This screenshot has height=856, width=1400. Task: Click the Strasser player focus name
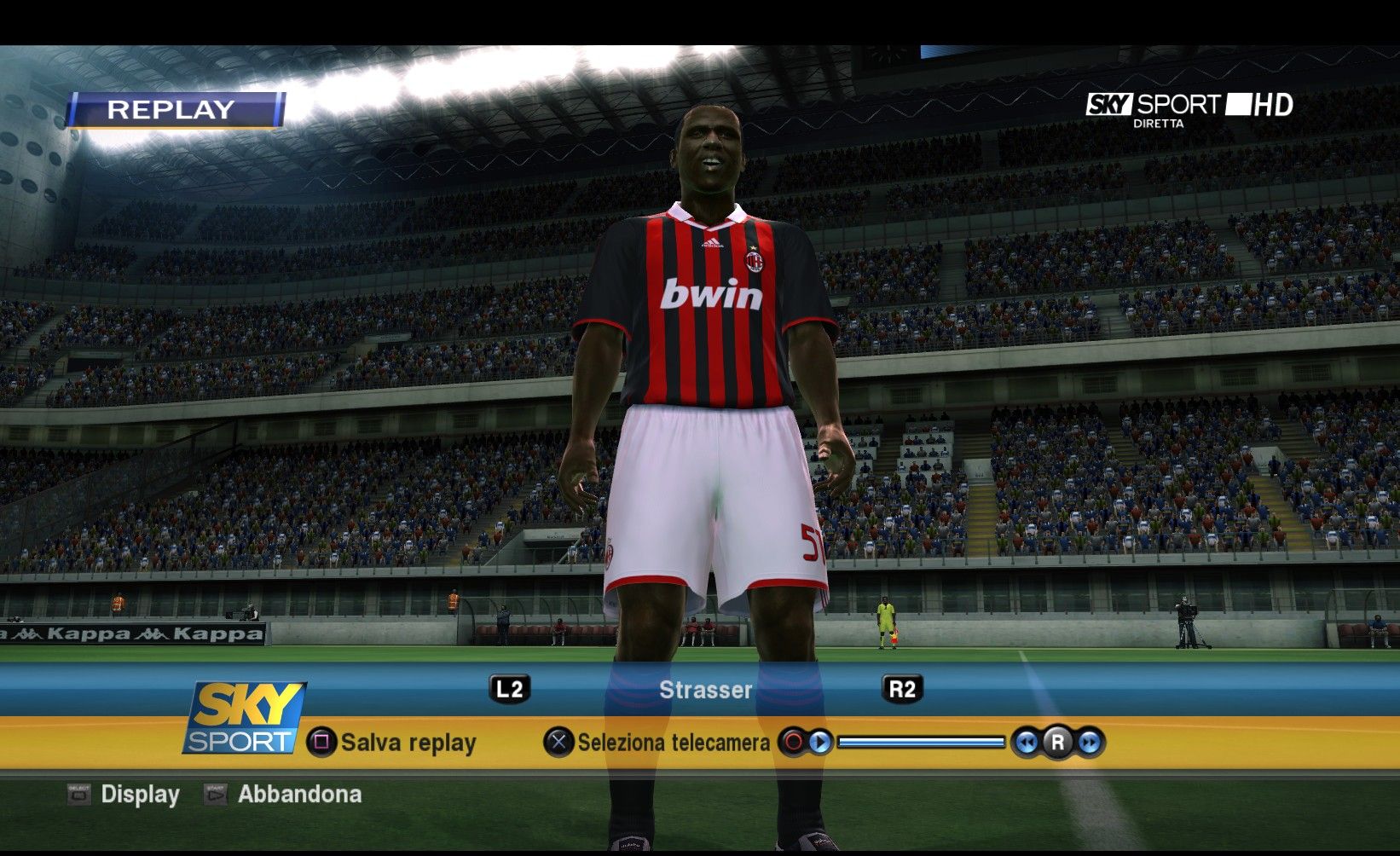click(705, 690)
